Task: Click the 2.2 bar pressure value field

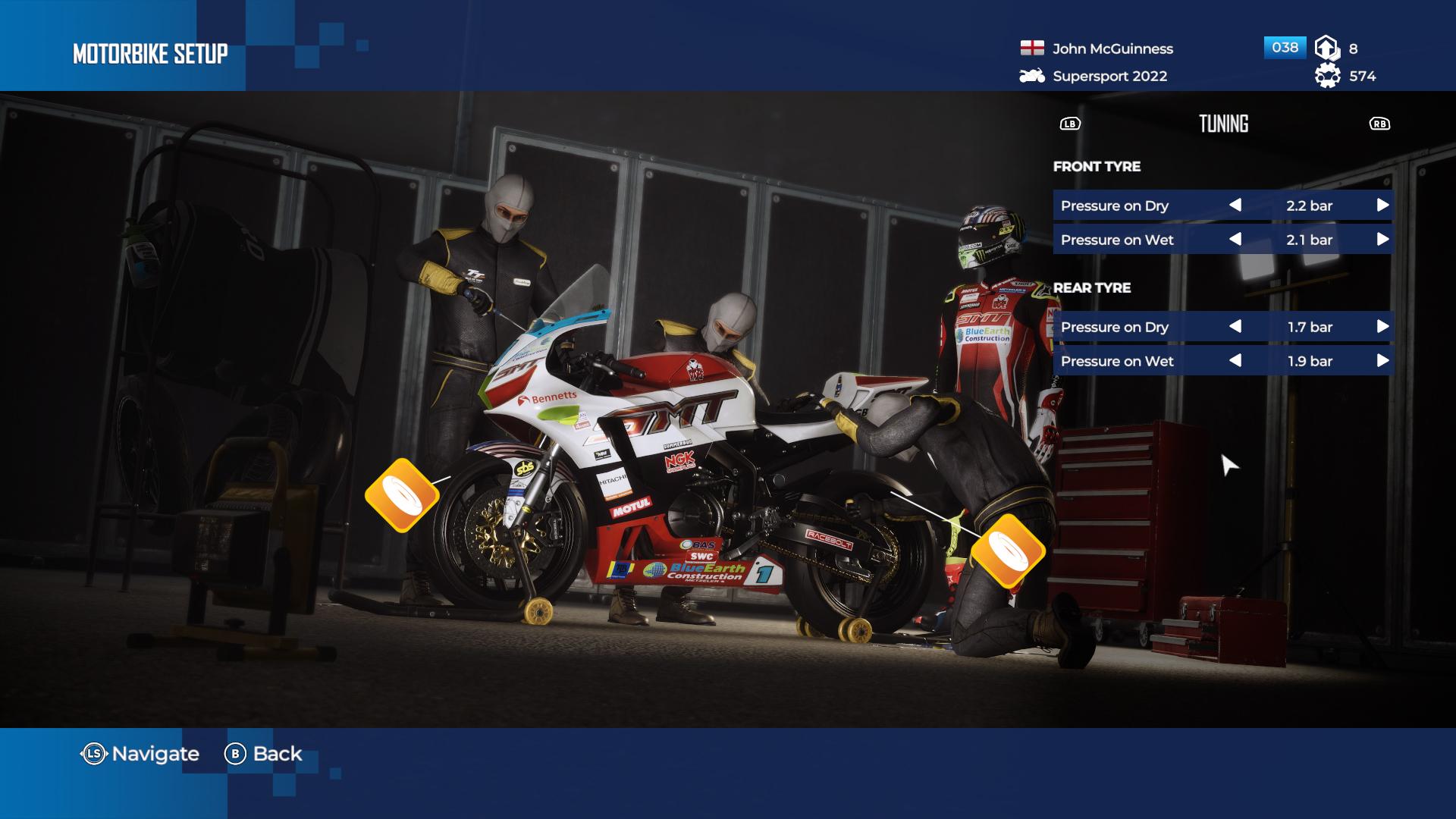Action: tap(1310, 205)
